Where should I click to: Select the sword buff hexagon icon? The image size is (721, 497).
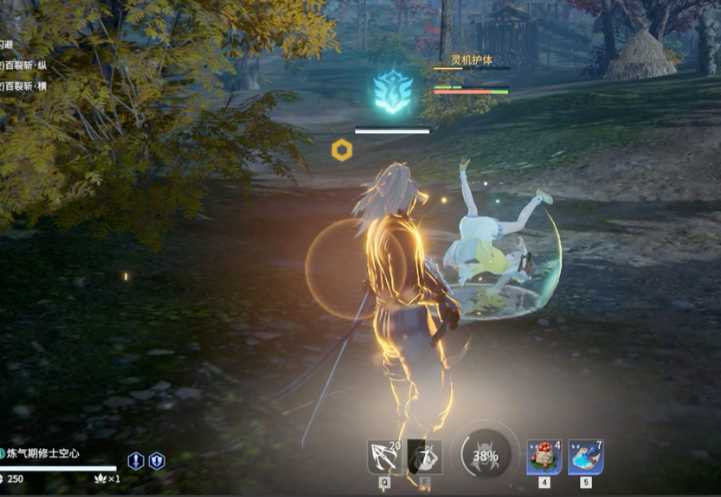(136, 461)
